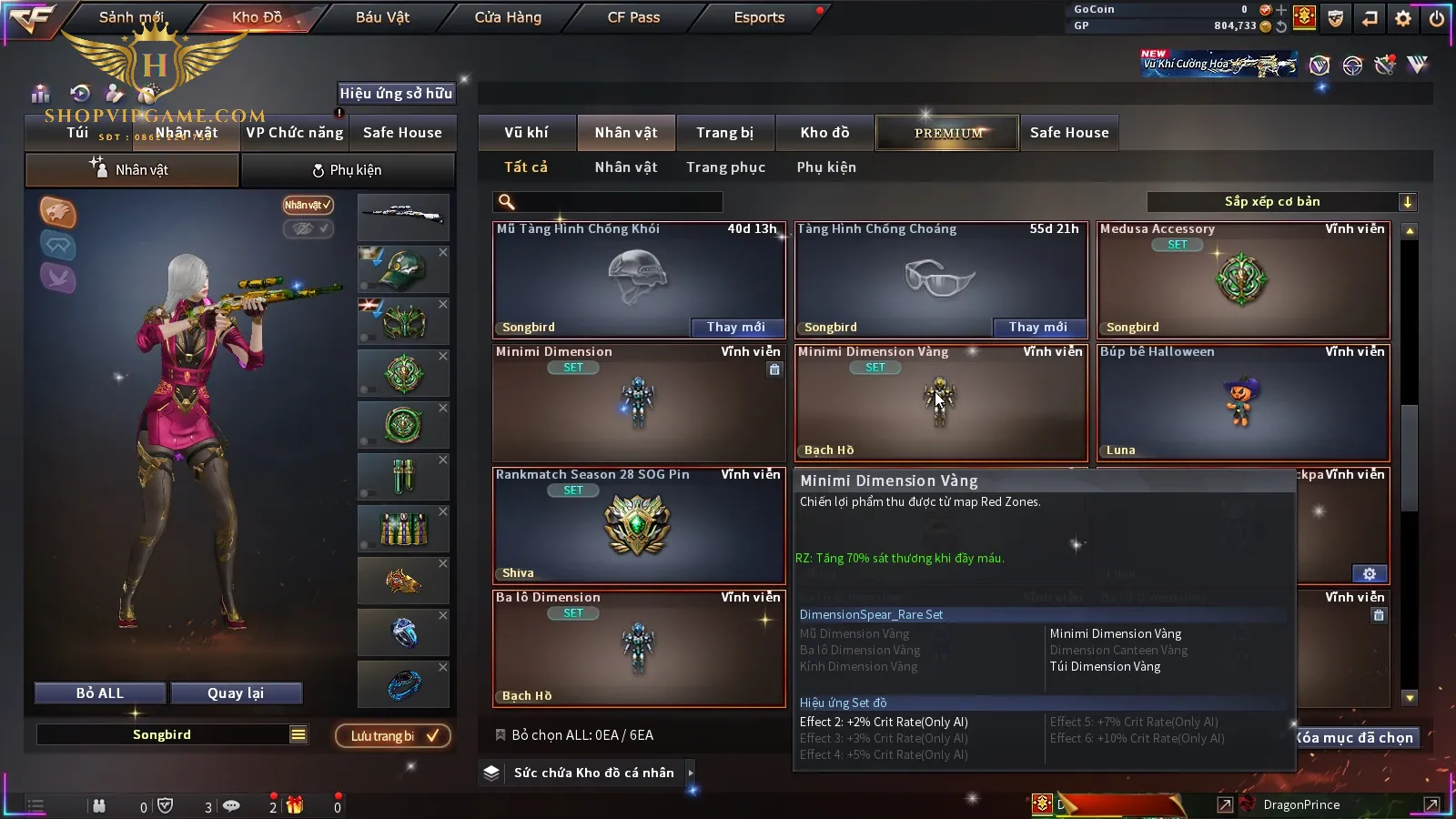Image resolution: width=1456 pixels, height=819 pixels.
Task: Open the PREMIUM inventory tab
Action: point(948,133)
